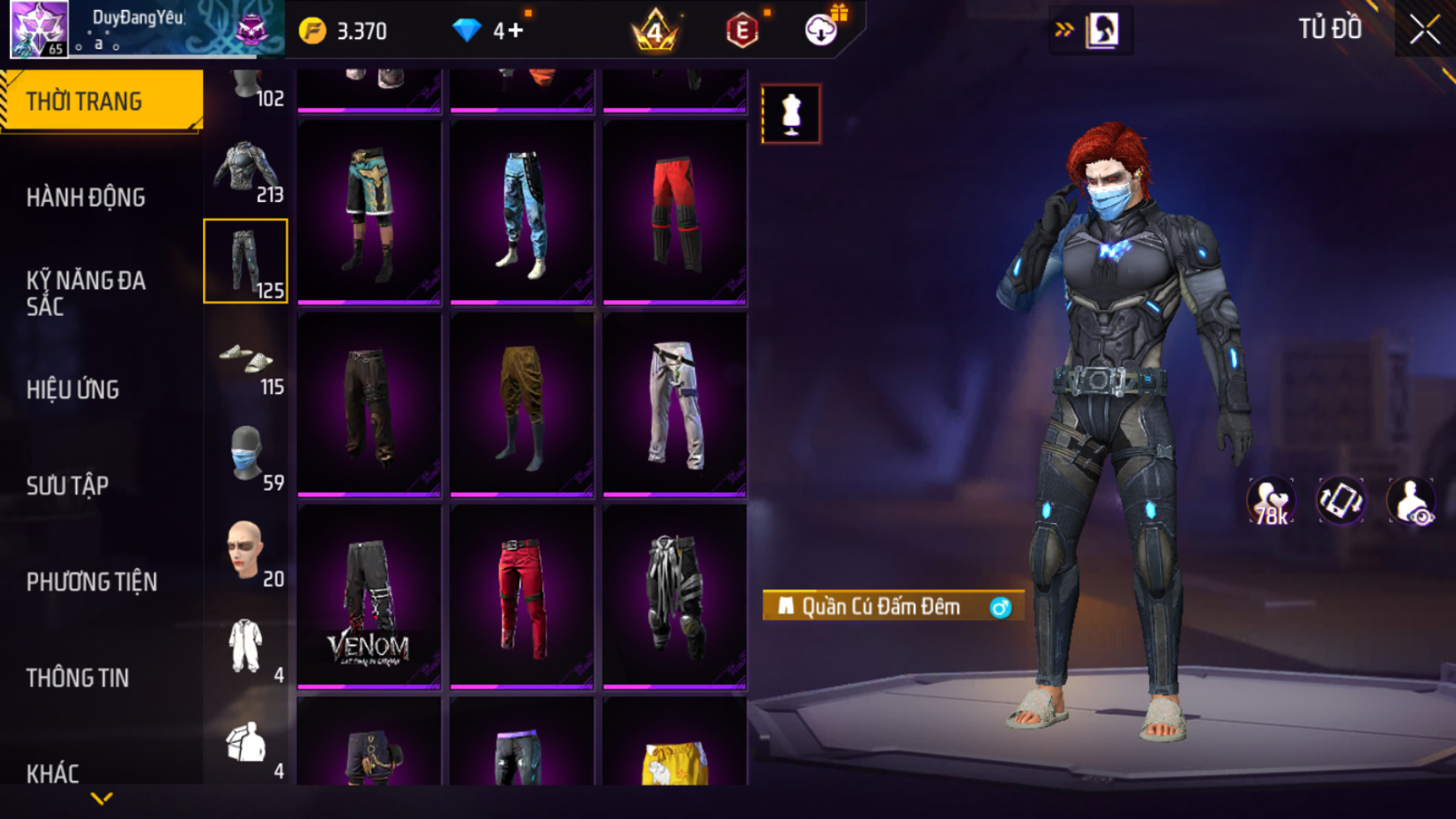Select the Hiệu Ứng category
Screen dimensions: 1456x819
point(73,390)
